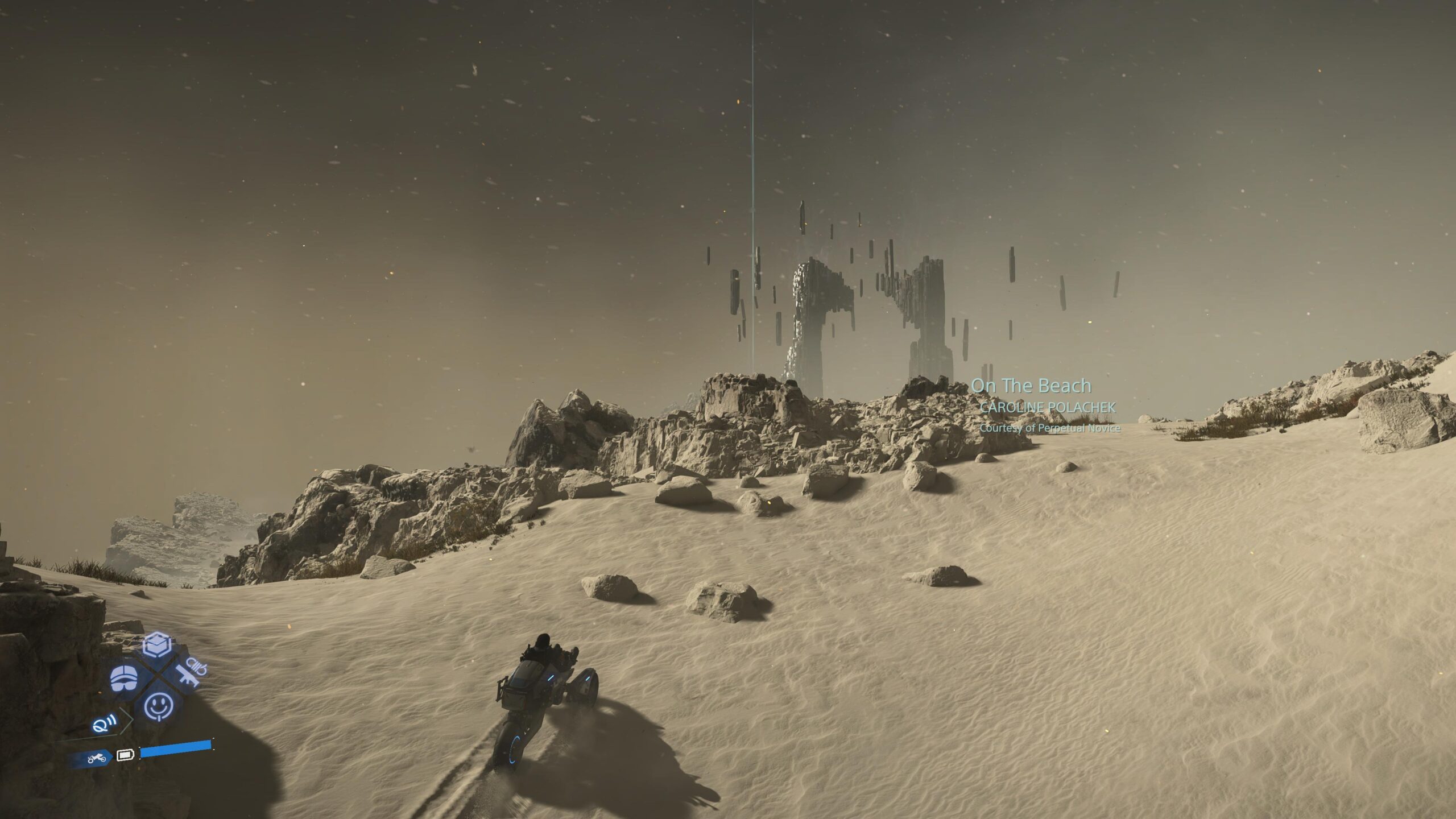This screenshot has width=1456, height=819.
Task: Open the cap and glasses equipment slot
Action: click(x=124, y=677)
